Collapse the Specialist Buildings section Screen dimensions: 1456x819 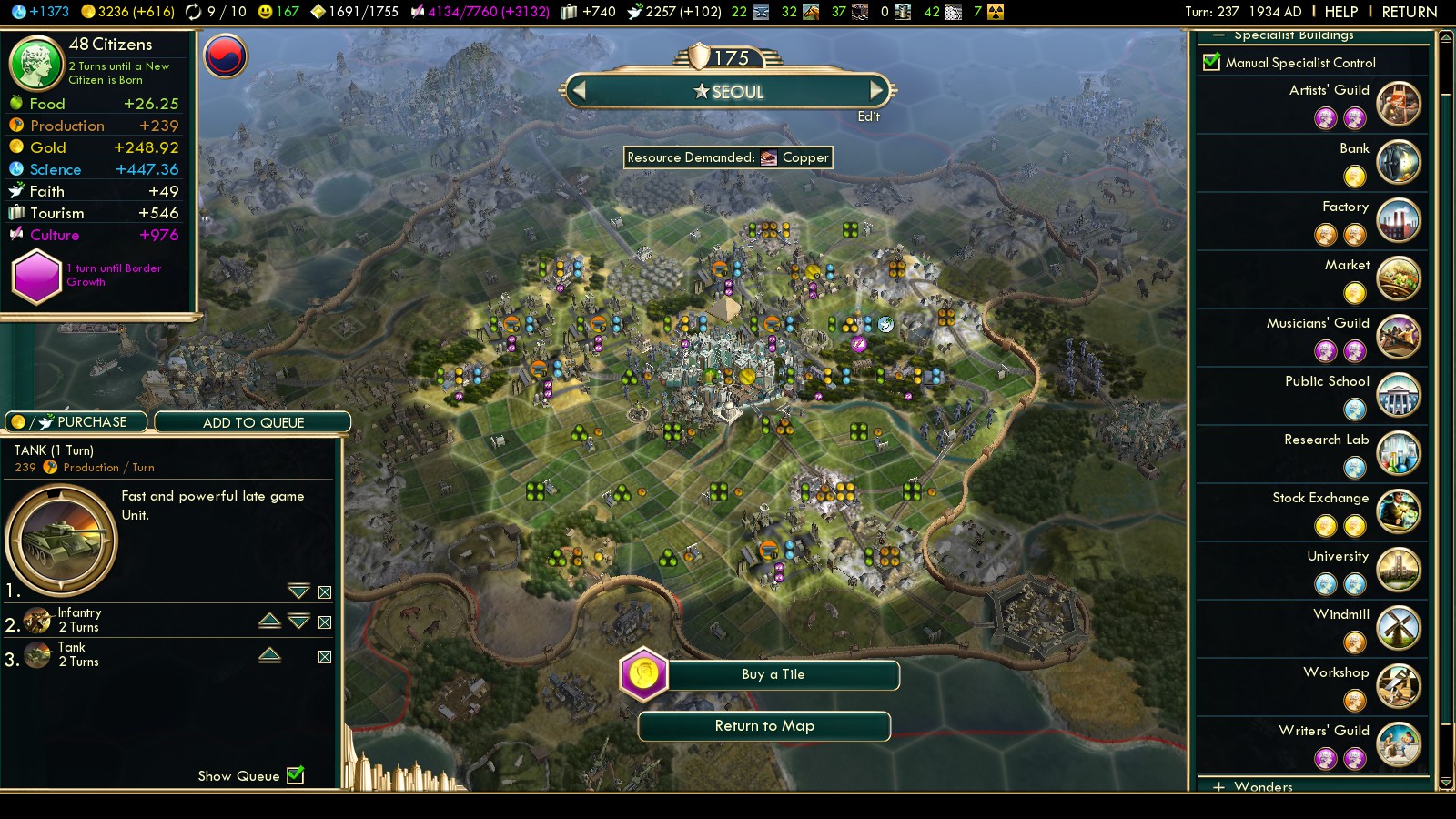(x=1218, y=35)
